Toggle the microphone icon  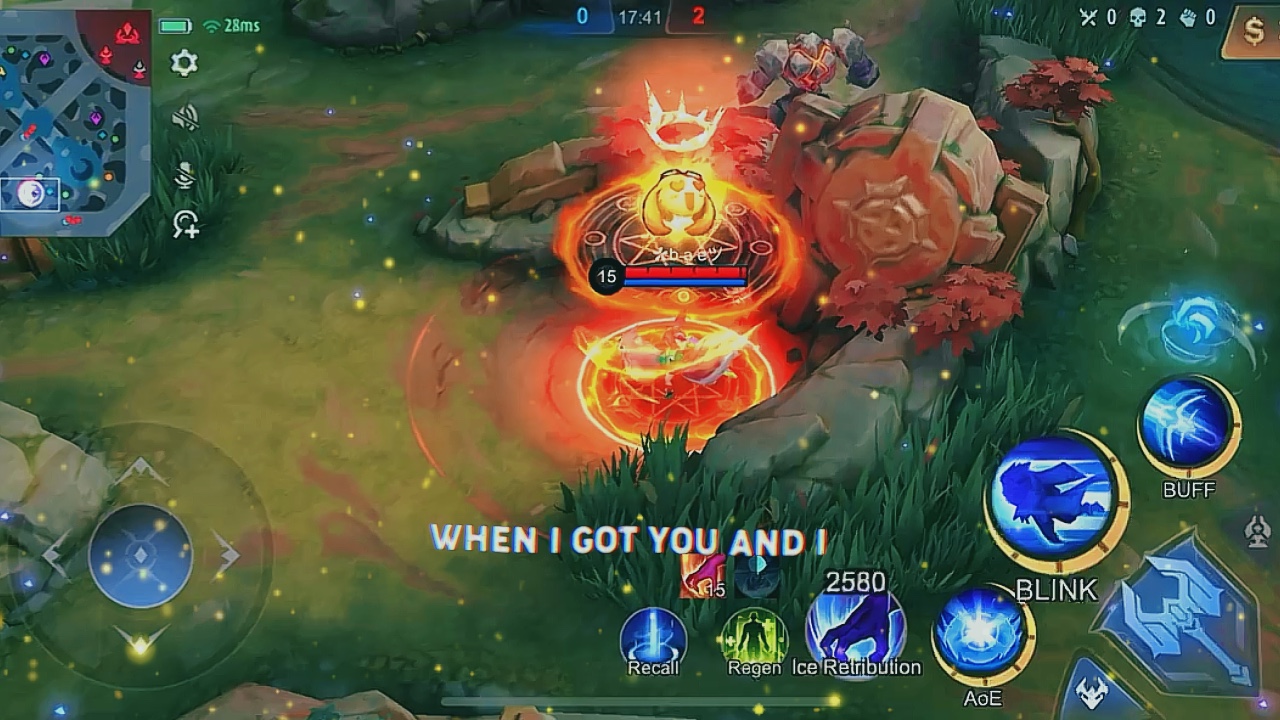coord(184,175)
